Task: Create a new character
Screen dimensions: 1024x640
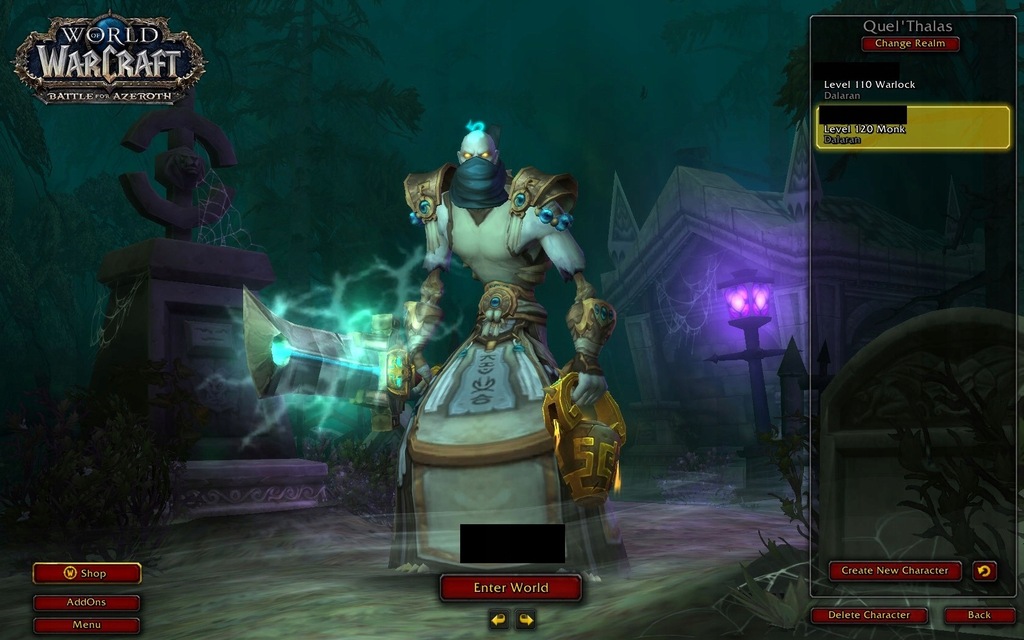Action: tap(895, 571)
